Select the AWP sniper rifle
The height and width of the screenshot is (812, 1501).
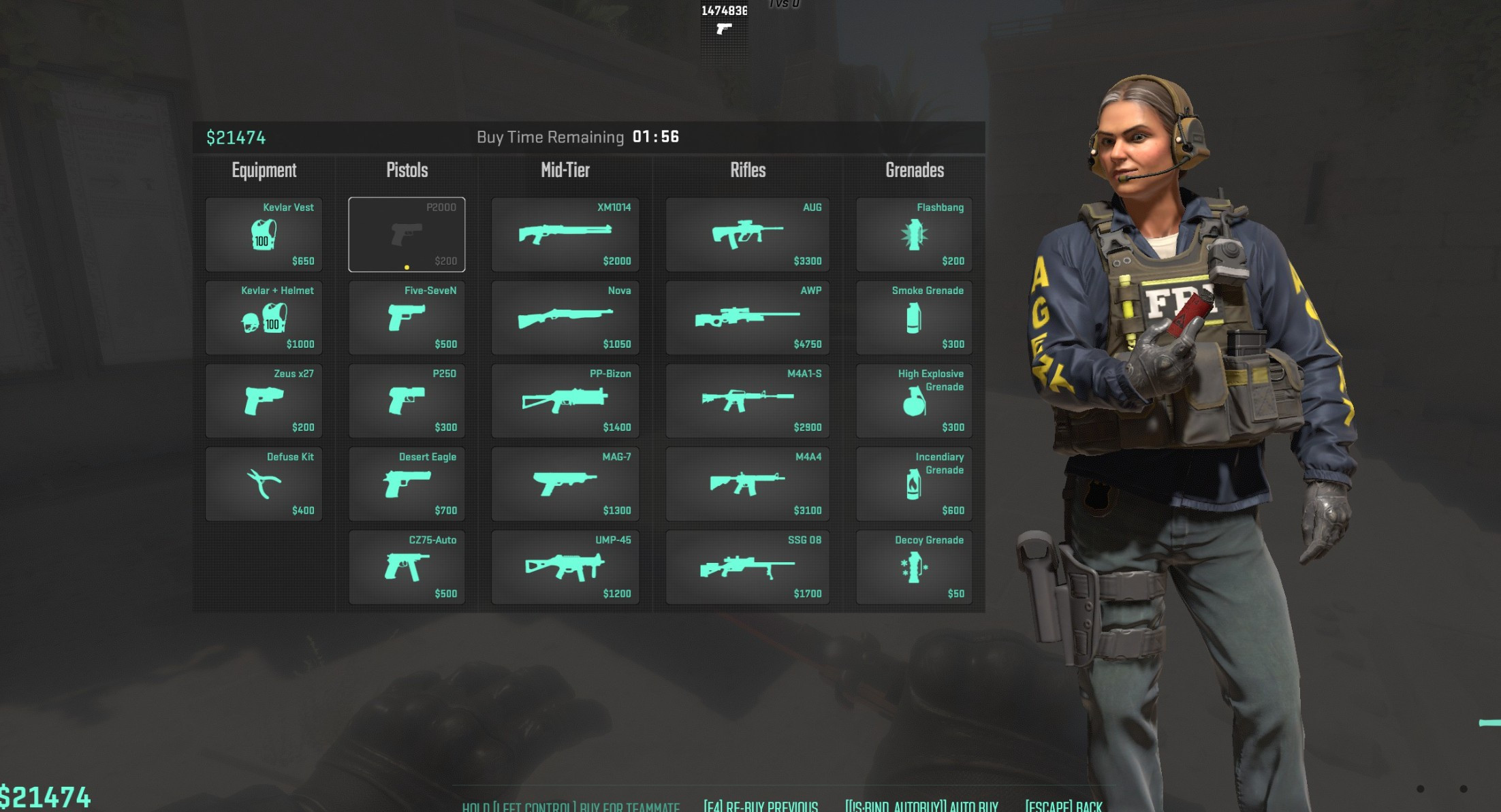pyautogui.click(x=746, y=318)
